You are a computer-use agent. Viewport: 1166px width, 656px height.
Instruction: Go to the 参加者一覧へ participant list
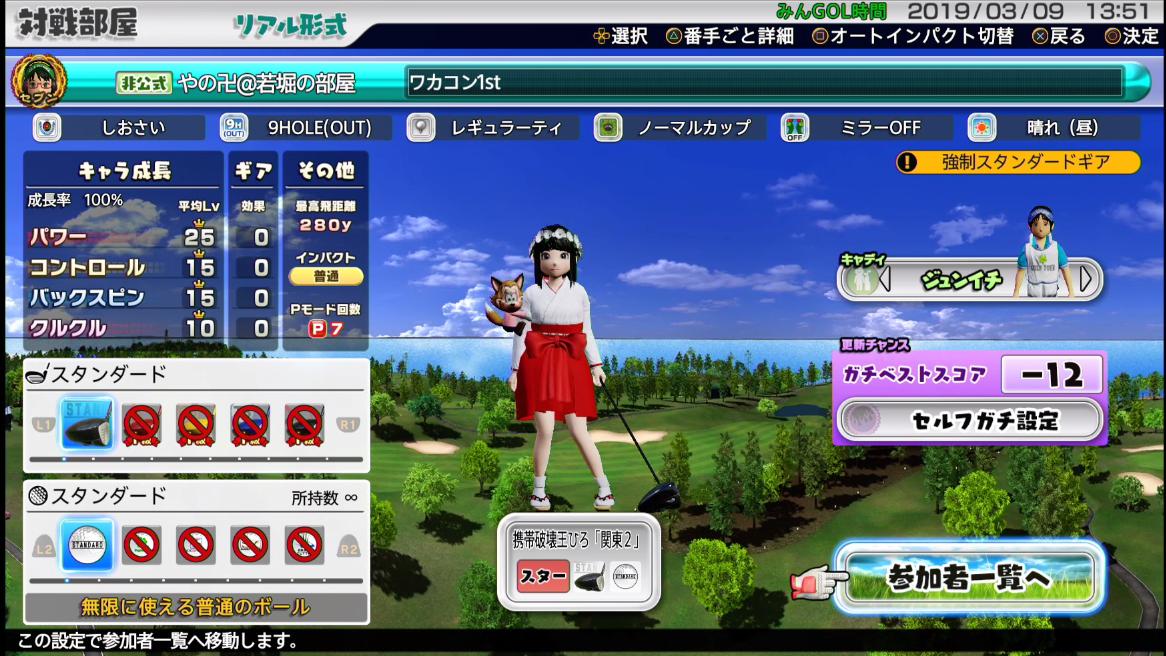[969, 578]
